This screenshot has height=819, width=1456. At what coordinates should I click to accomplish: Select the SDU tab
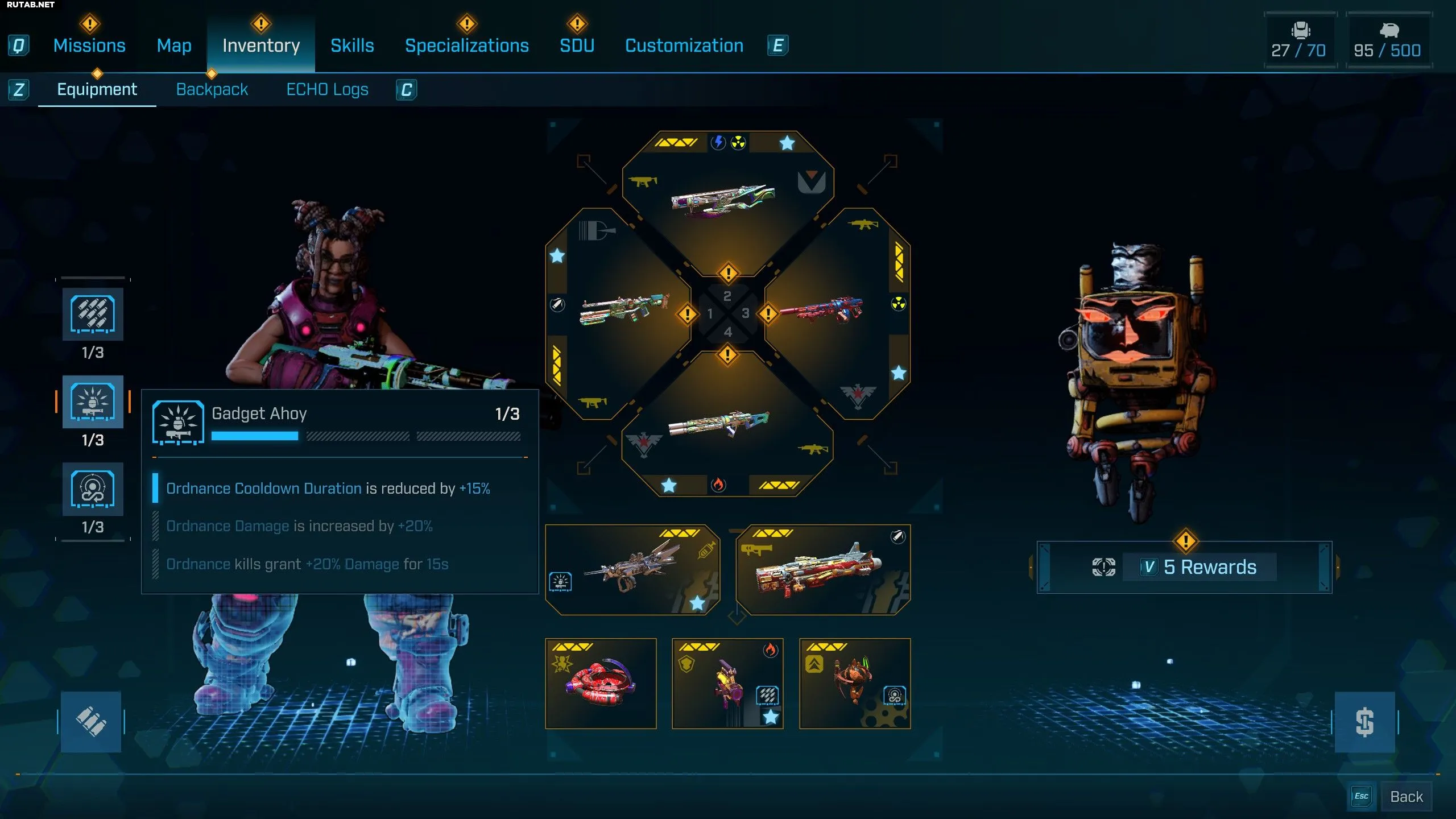tap(577, 45)
